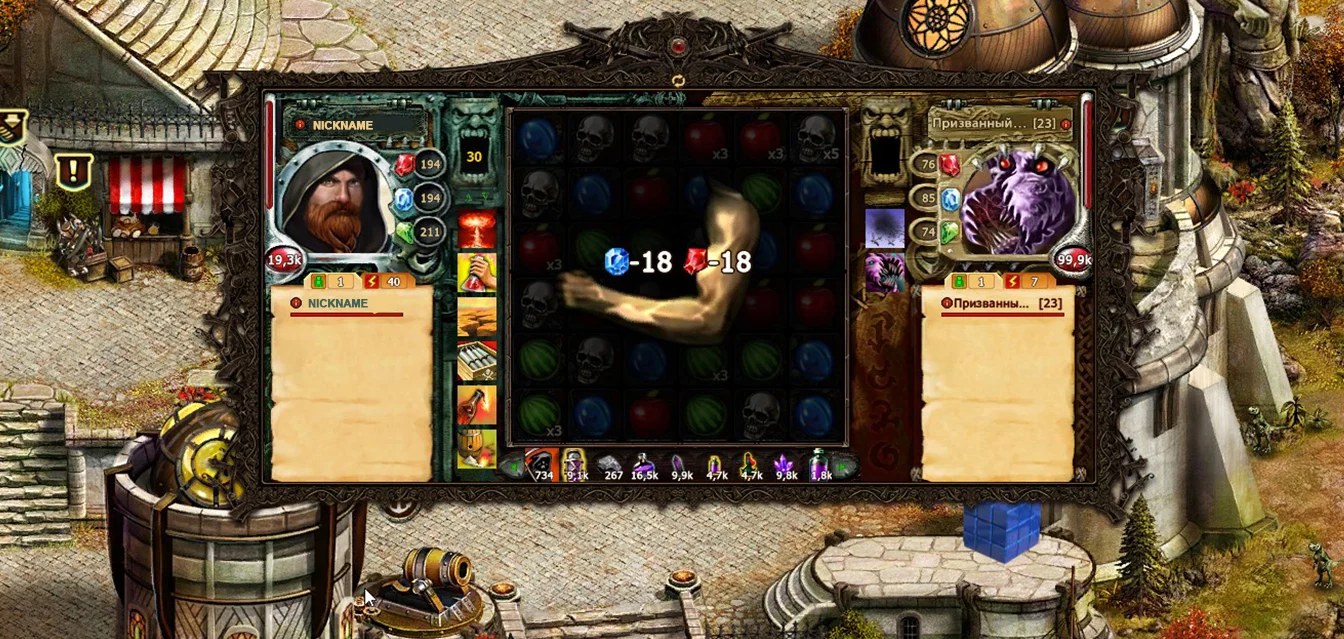The height and width of the screenshot is (639, 1344).
Task: Select the grim reaper item with 734
Action: [x=541, y=463]
